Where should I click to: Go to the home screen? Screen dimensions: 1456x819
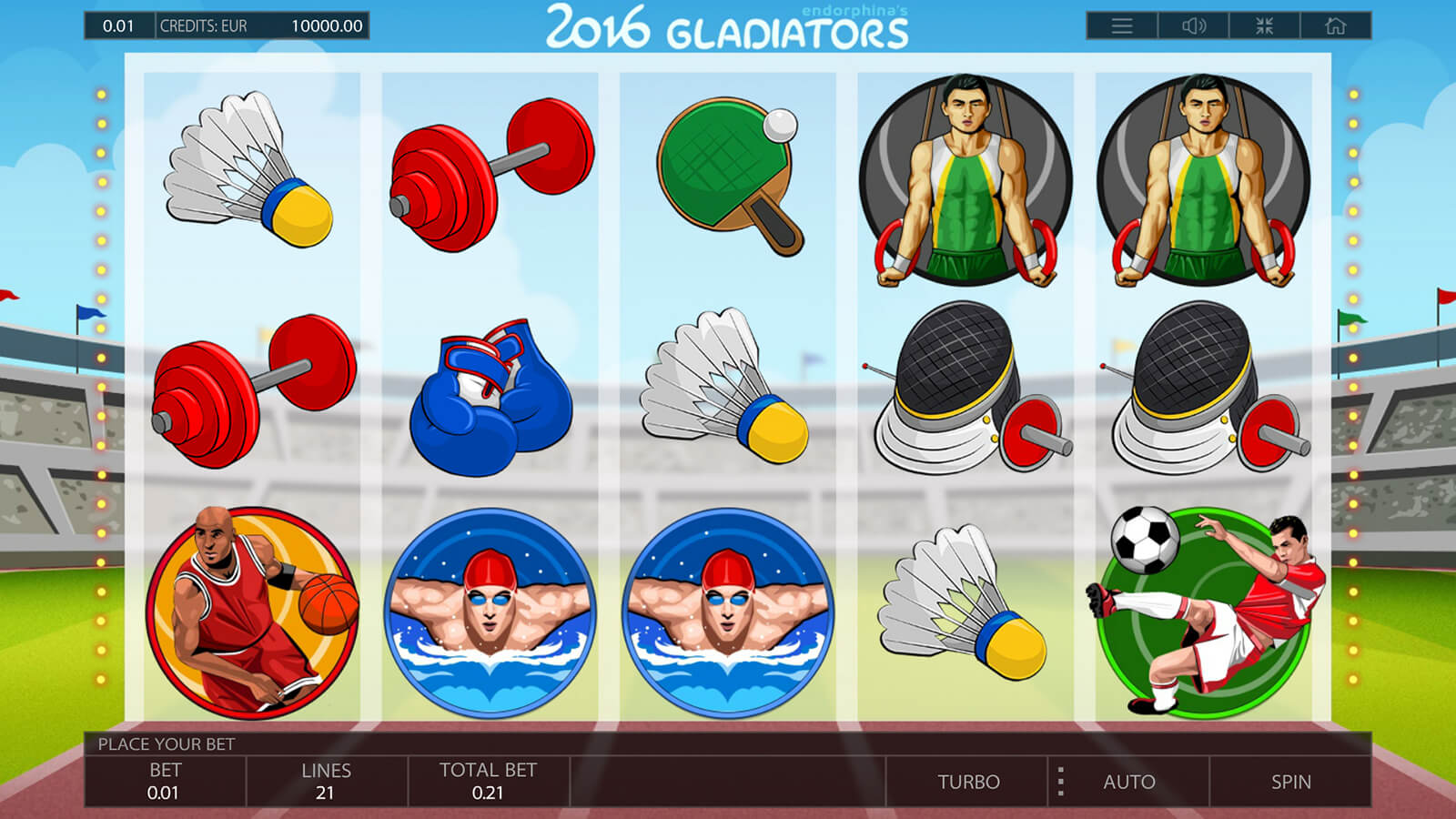point(1335,26)
